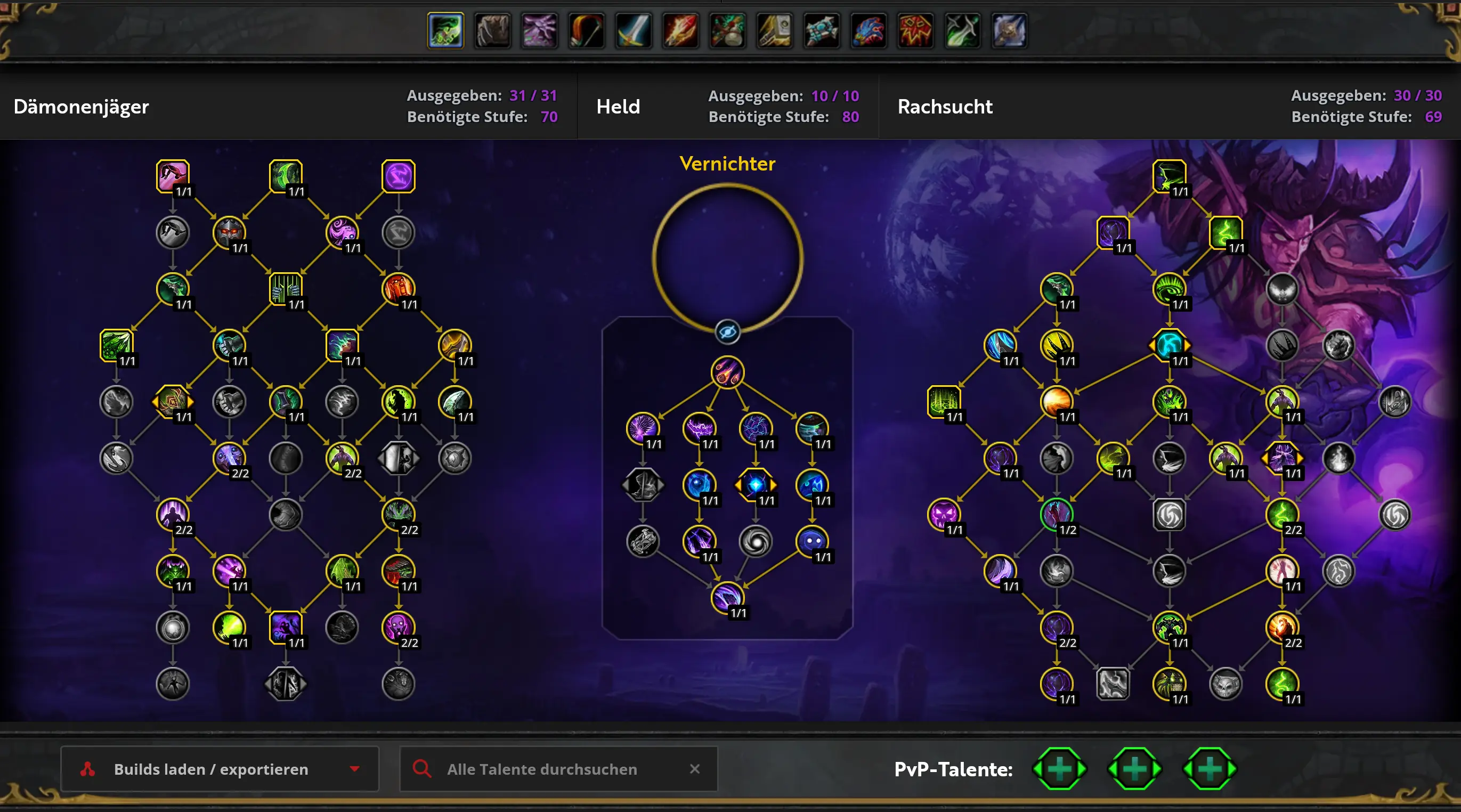This screenshot has height=812, width=1461.
Task: Click the orange fireball talent in Rachsucht tree
Action: 1057,401
